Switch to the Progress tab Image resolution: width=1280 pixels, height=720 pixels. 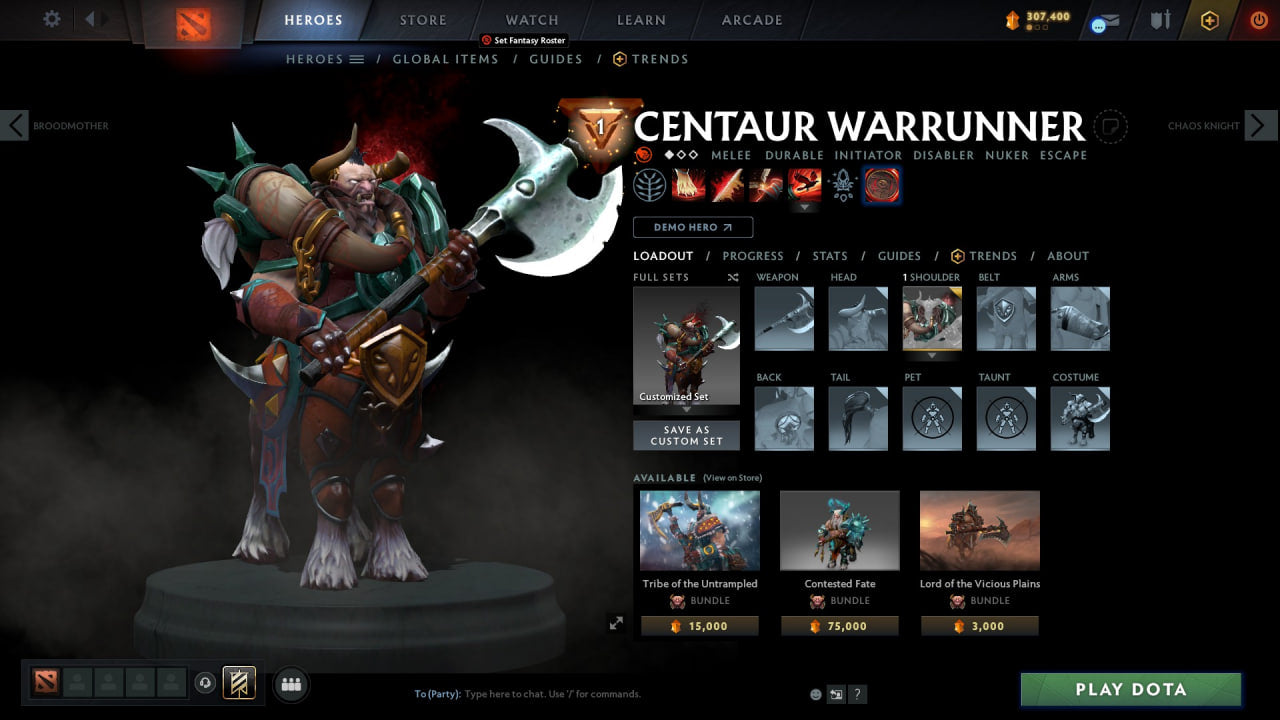tap(753, 255)
